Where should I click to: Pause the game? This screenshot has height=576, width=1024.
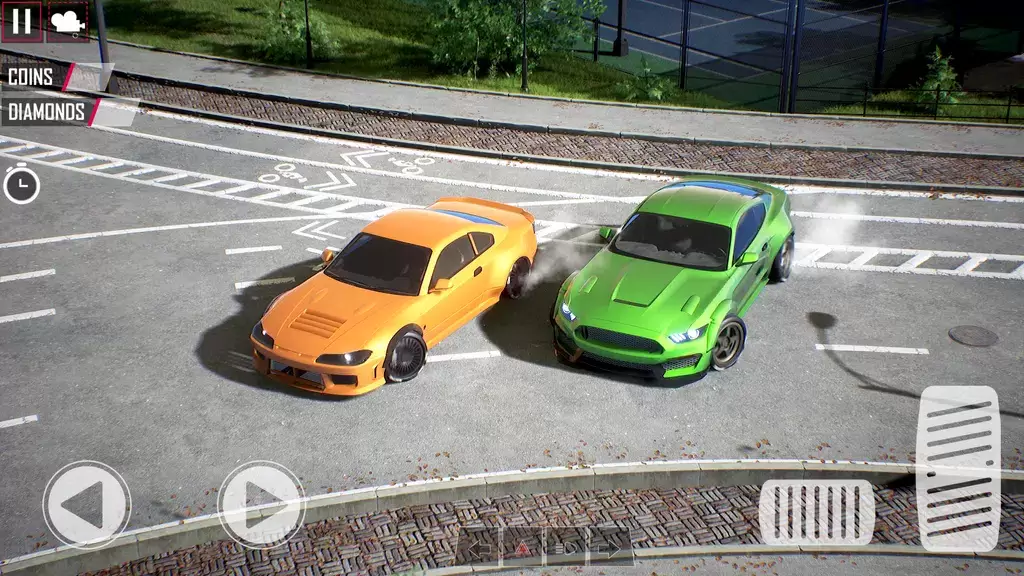click(x=21, y=21)
